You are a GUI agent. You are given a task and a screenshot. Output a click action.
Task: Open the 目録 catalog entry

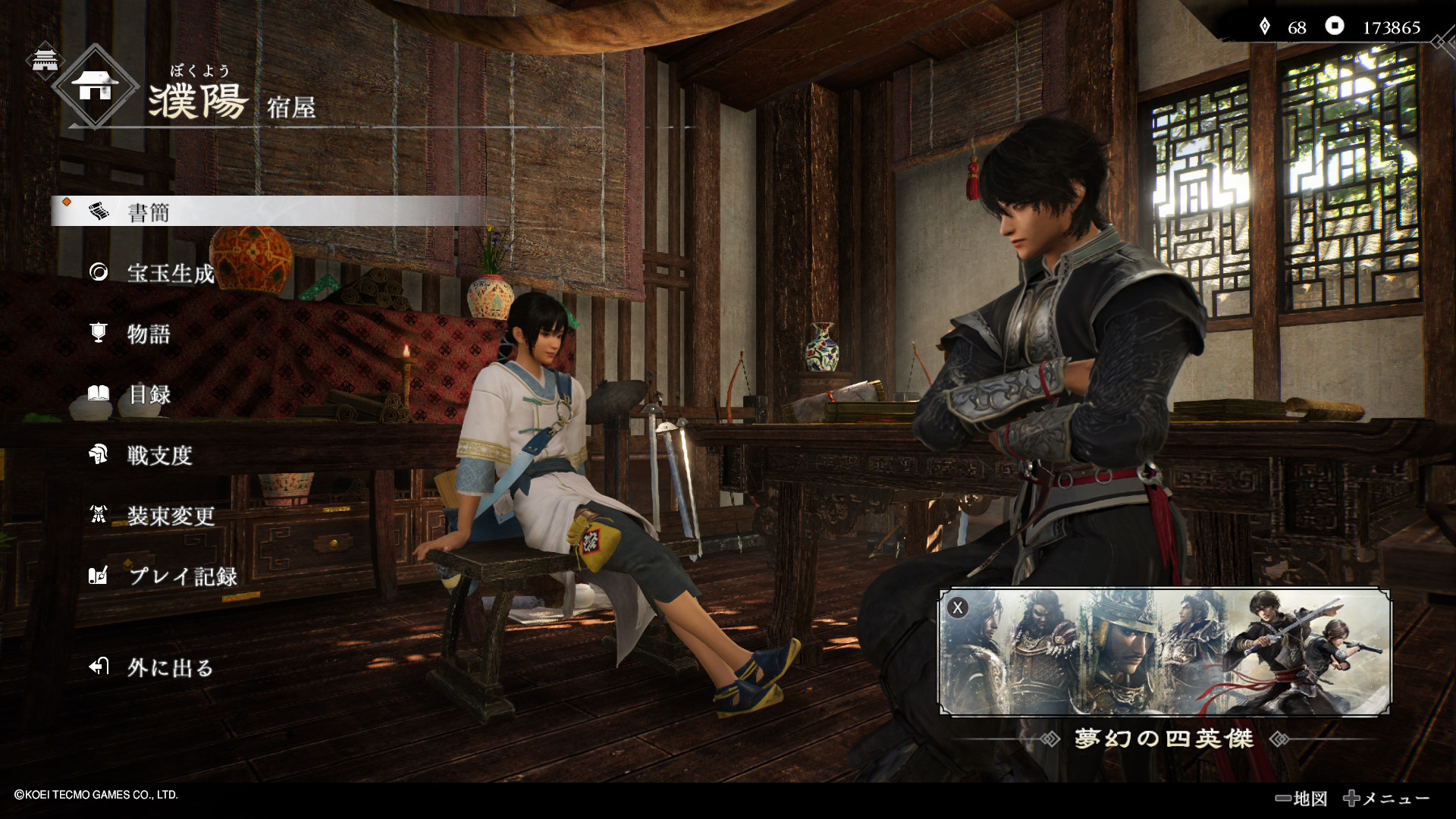(149, 394)
